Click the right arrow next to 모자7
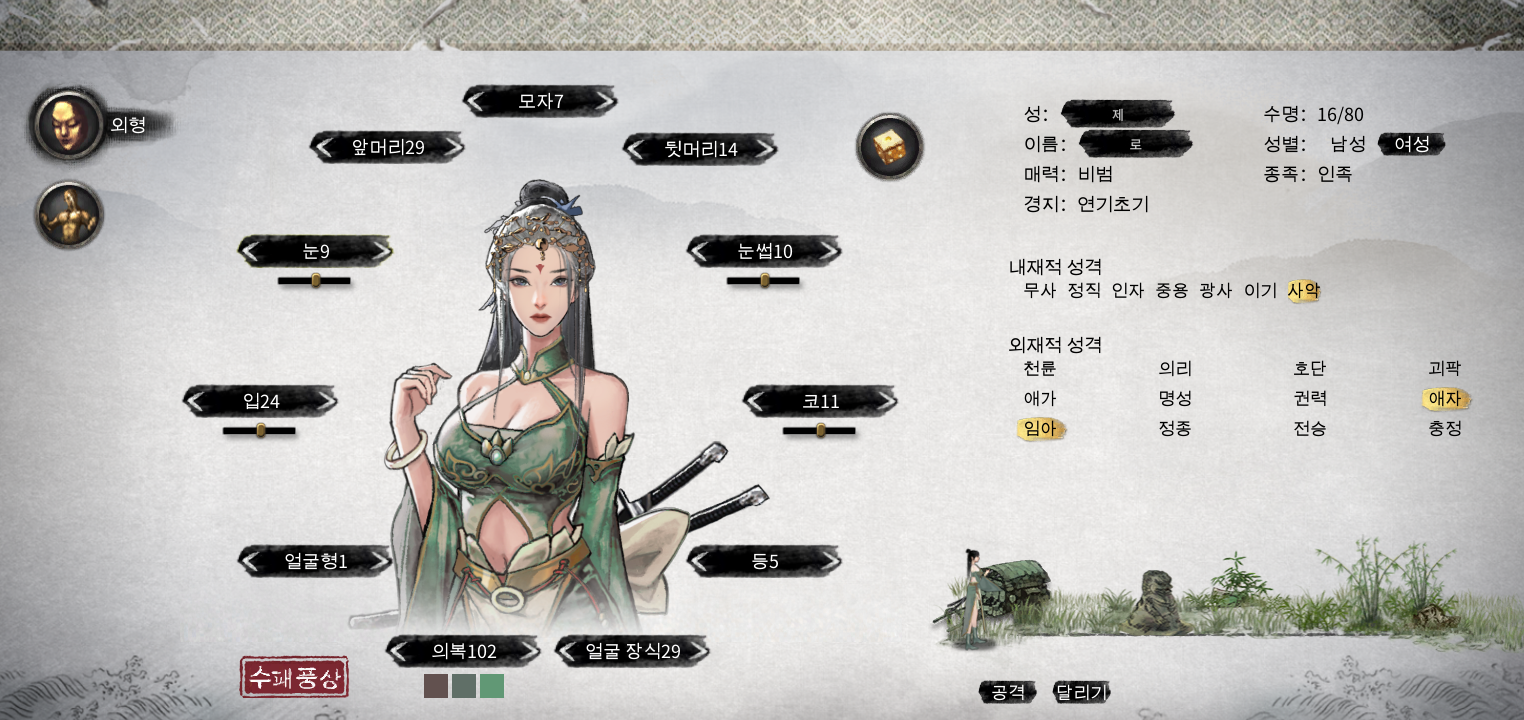 602,101
